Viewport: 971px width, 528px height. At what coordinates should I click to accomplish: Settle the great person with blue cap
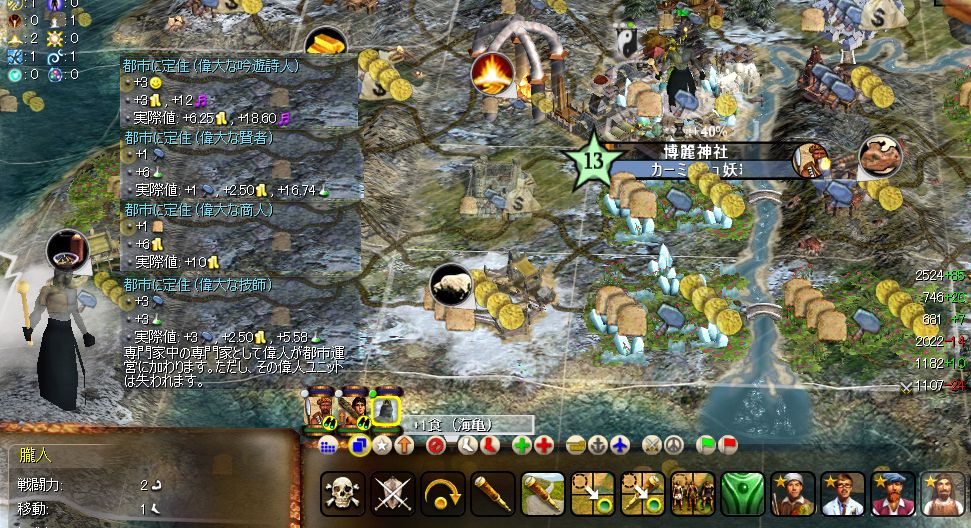point(892,493)
